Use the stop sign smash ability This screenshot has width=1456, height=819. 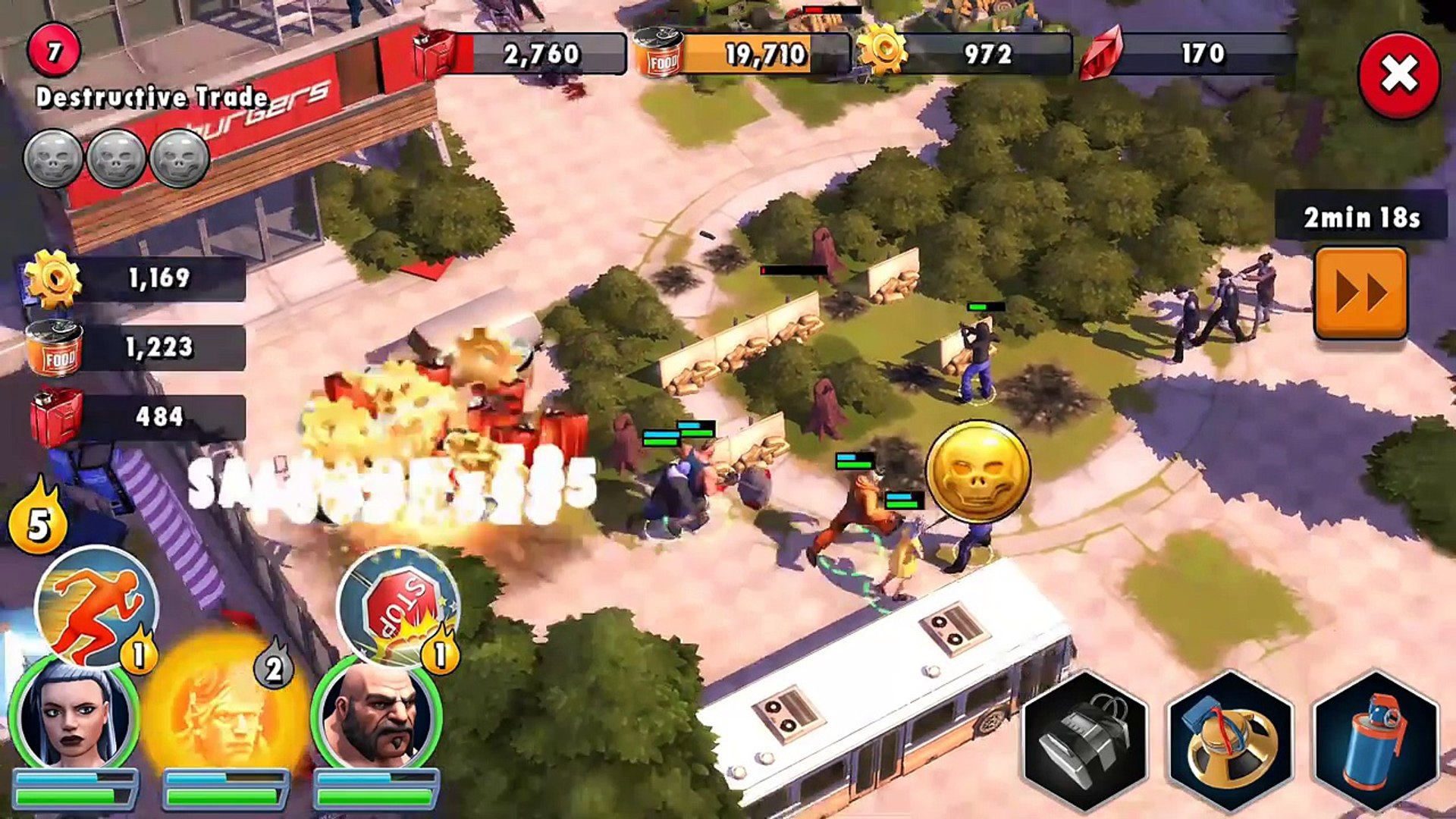397,607
